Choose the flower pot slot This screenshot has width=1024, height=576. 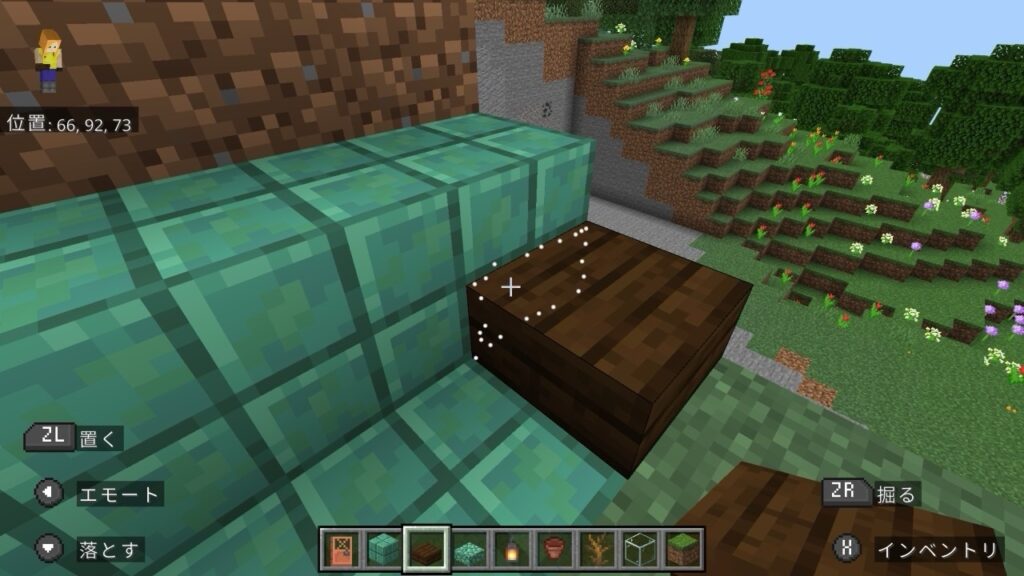click(x=555, y=549)
